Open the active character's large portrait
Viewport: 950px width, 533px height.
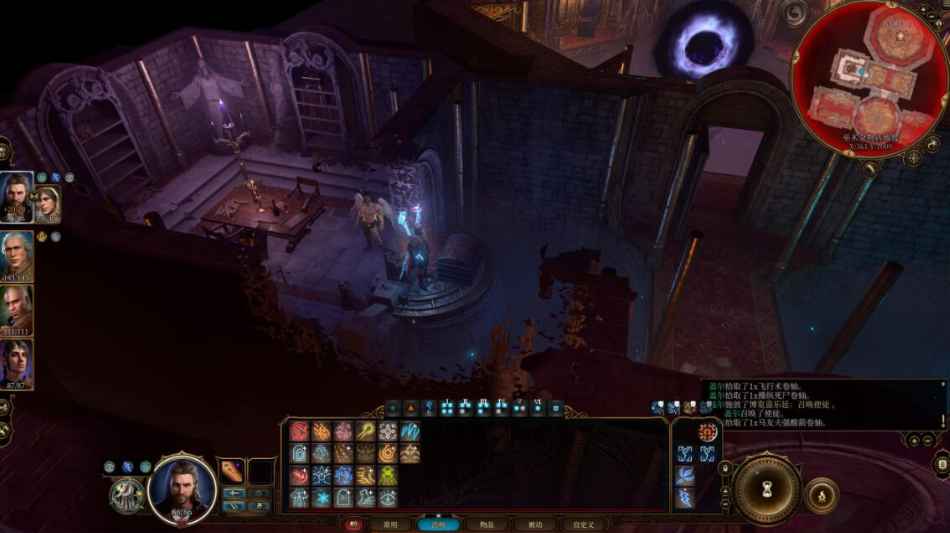coord(182,489)
